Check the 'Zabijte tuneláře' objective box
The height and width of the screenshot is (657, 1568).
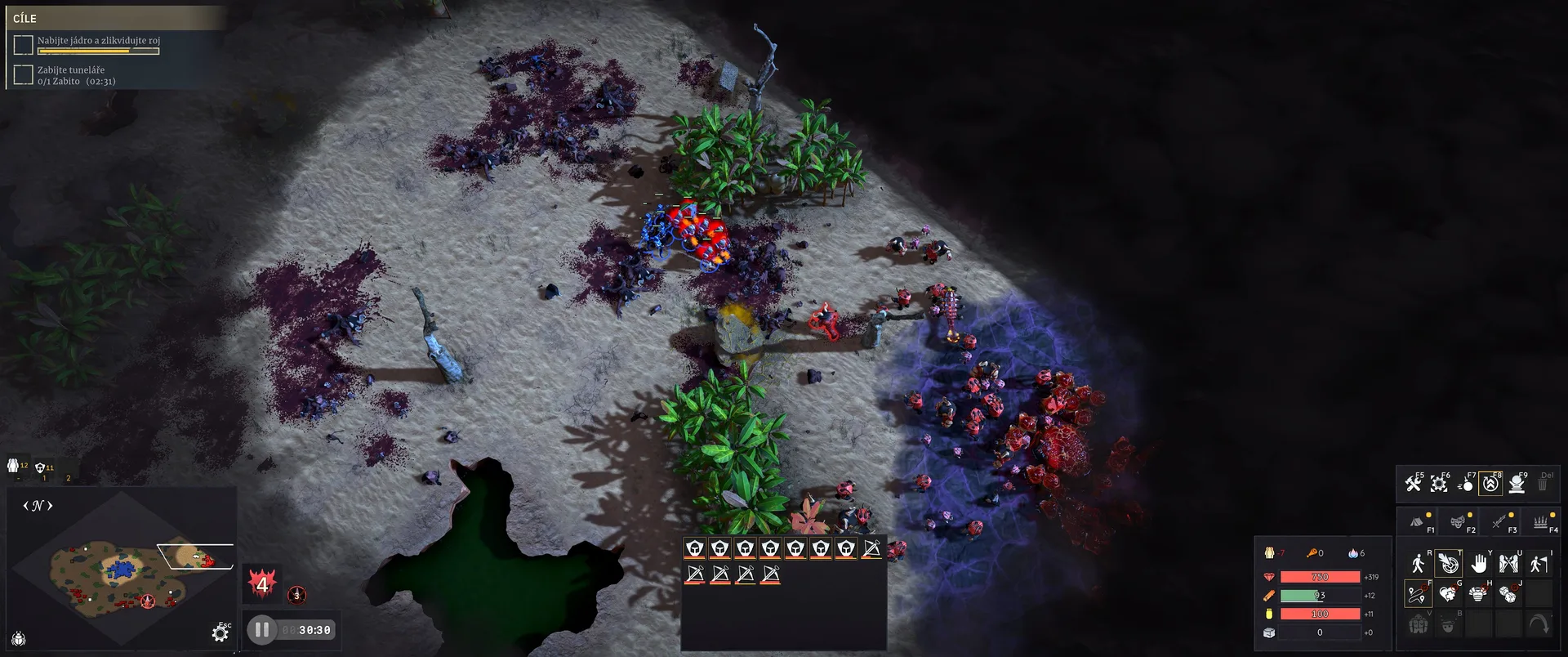pos(24,75)
